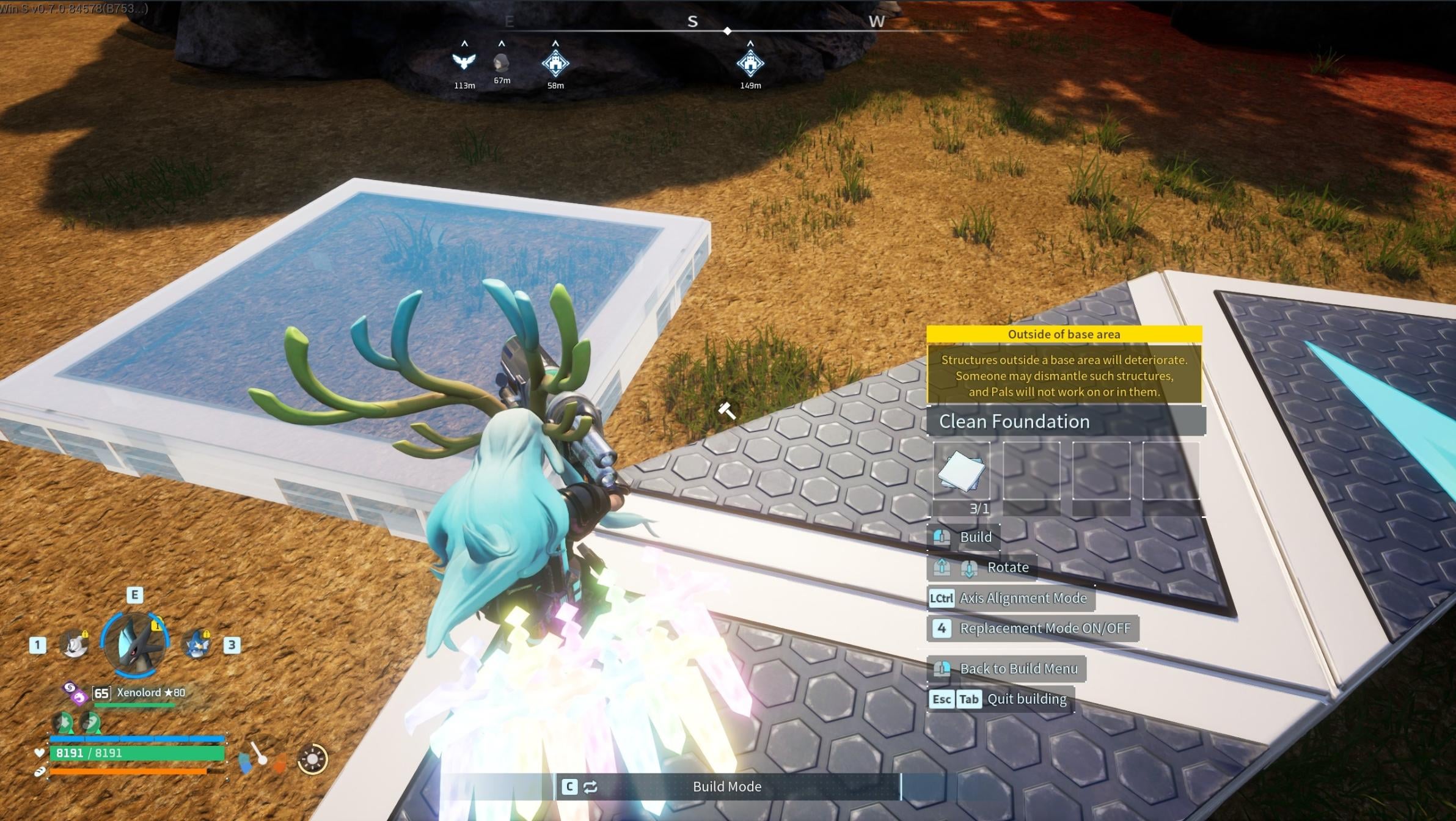Click the Build Mode bar
1456x821 pixels.
point(726,786)
